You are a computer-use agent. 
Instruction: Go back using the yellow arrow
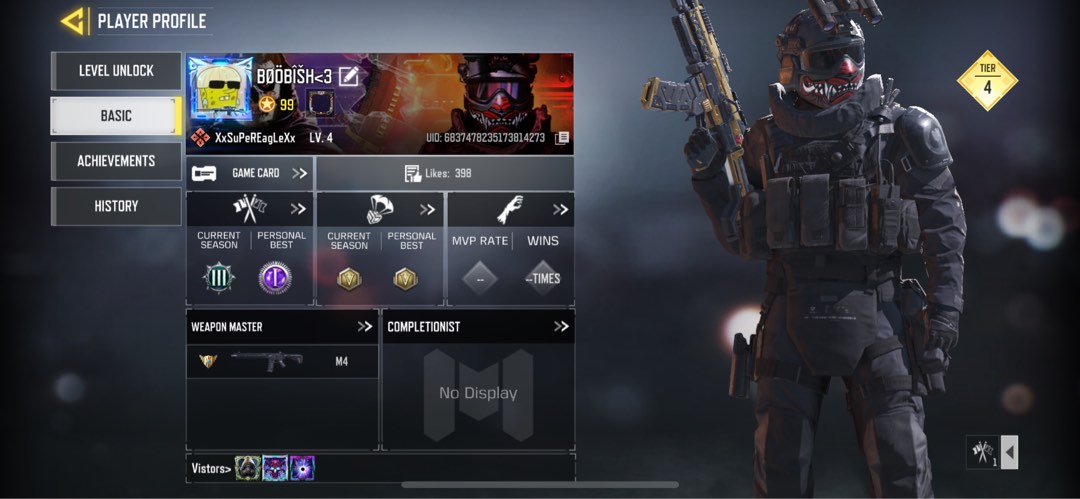coord(73,21)
